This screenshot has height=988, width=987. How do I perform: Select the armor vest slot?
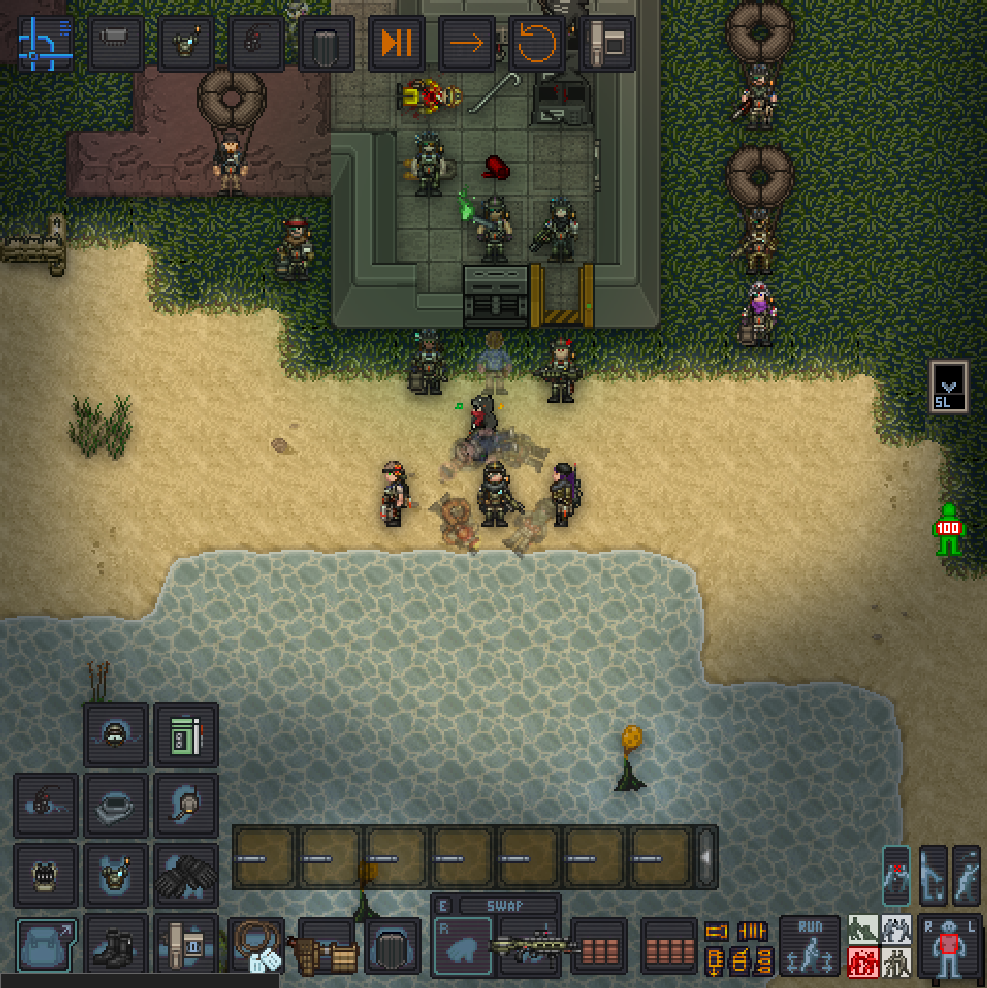click(116, 875)
